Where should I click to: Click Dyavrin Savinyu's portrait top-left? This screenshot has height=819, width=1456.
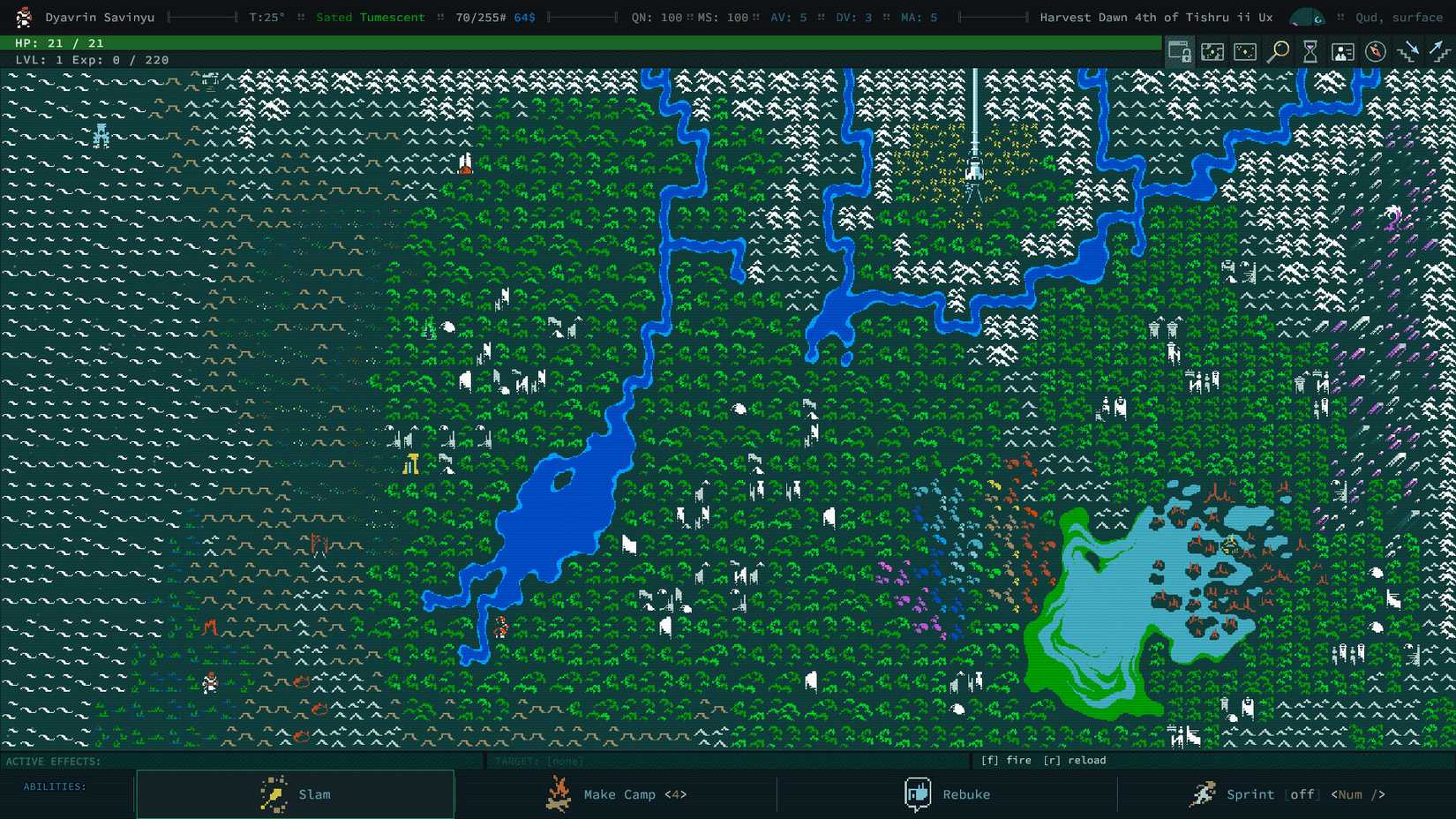pyautogui.click(x=23, y=17)
